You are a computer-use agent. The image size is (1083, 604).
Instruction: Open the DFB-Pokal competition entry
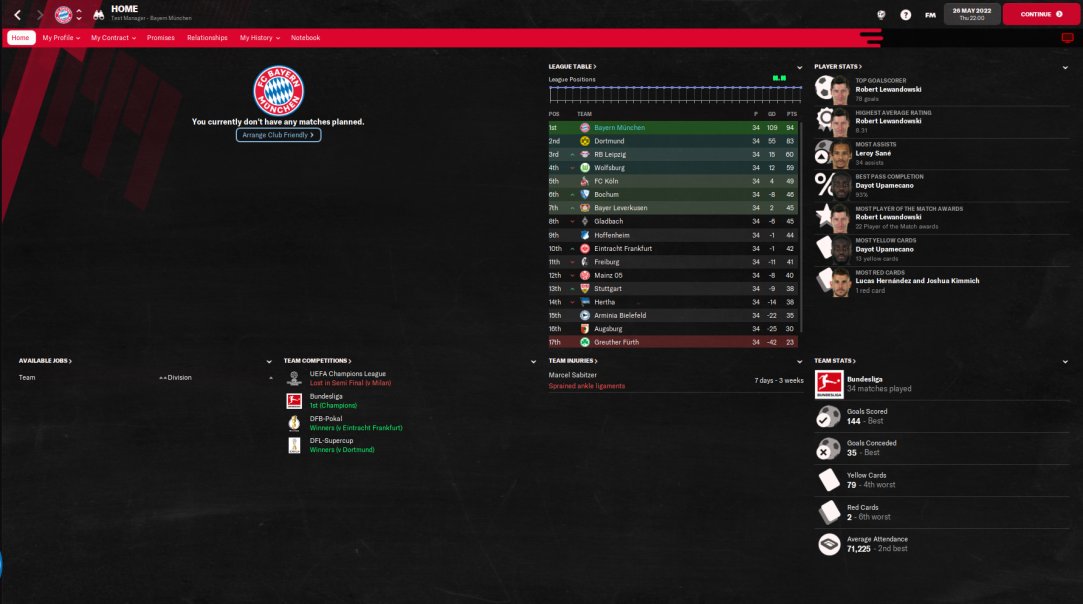[326, 419]
